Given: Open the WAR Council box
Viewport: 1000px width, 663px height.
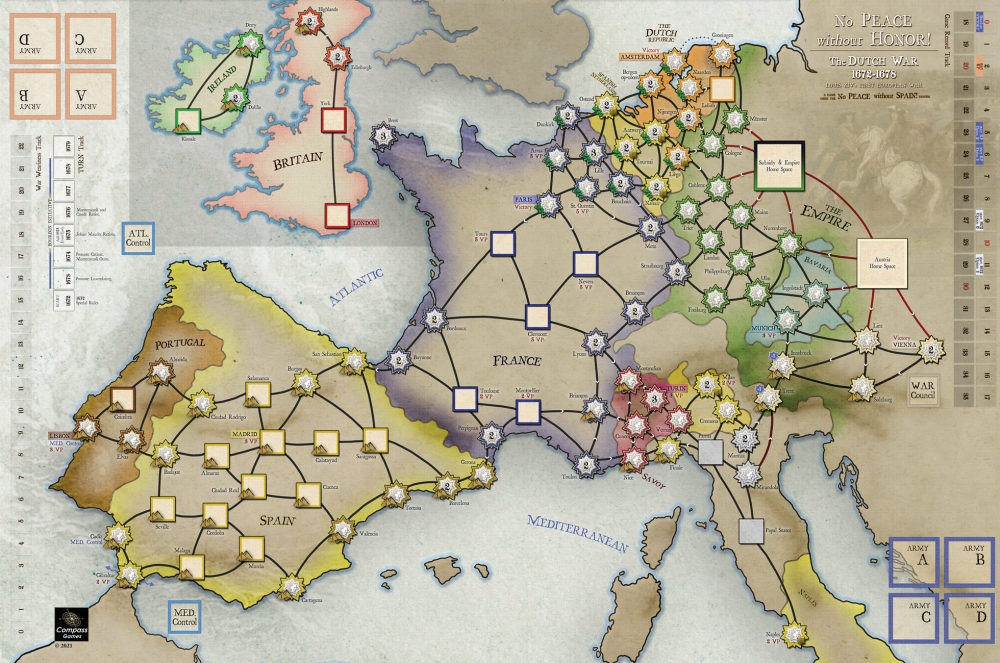Looking at the screenshot, I should pos(920,388).
